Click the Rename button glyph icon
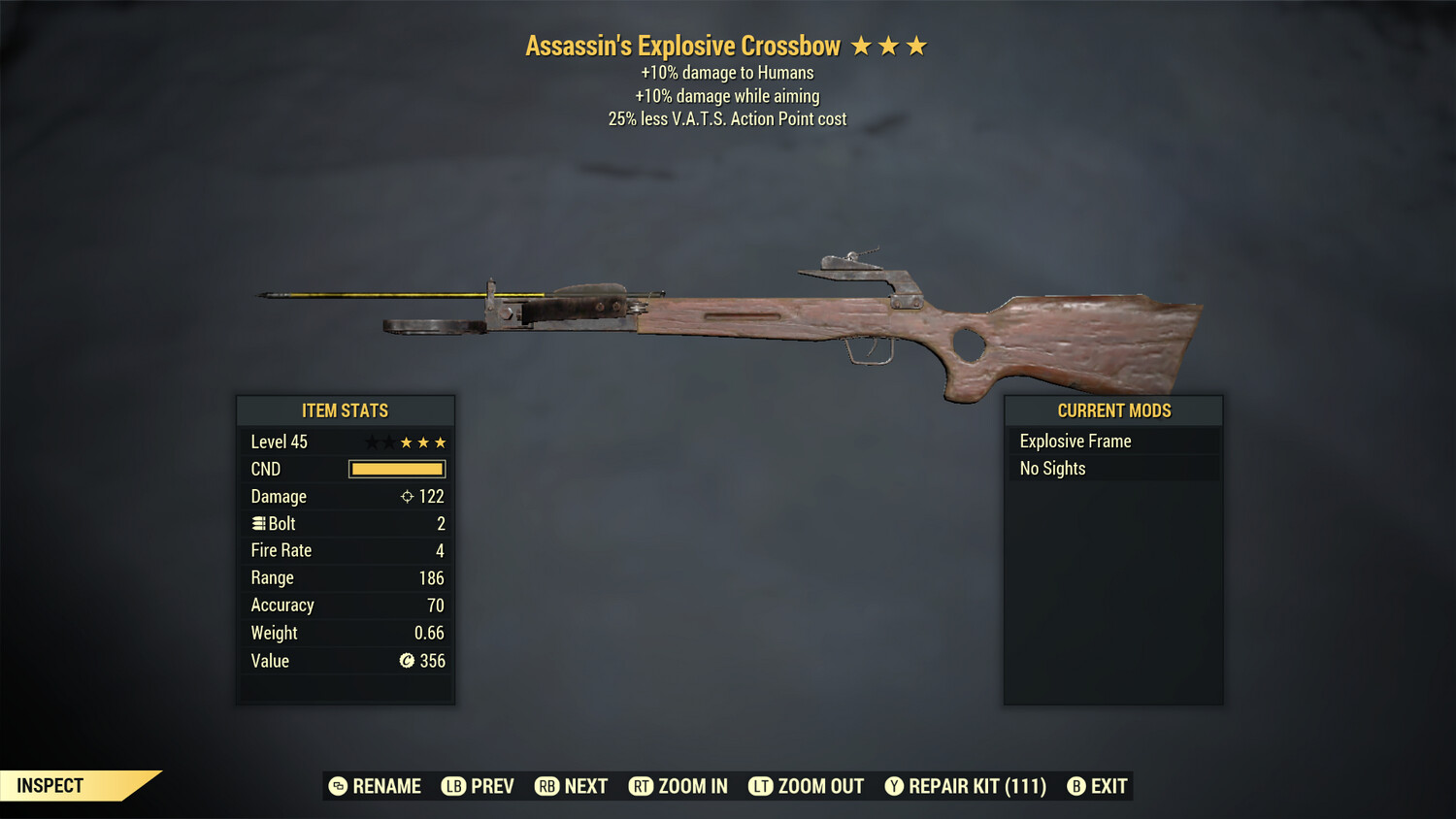 [x=339, y=786]
